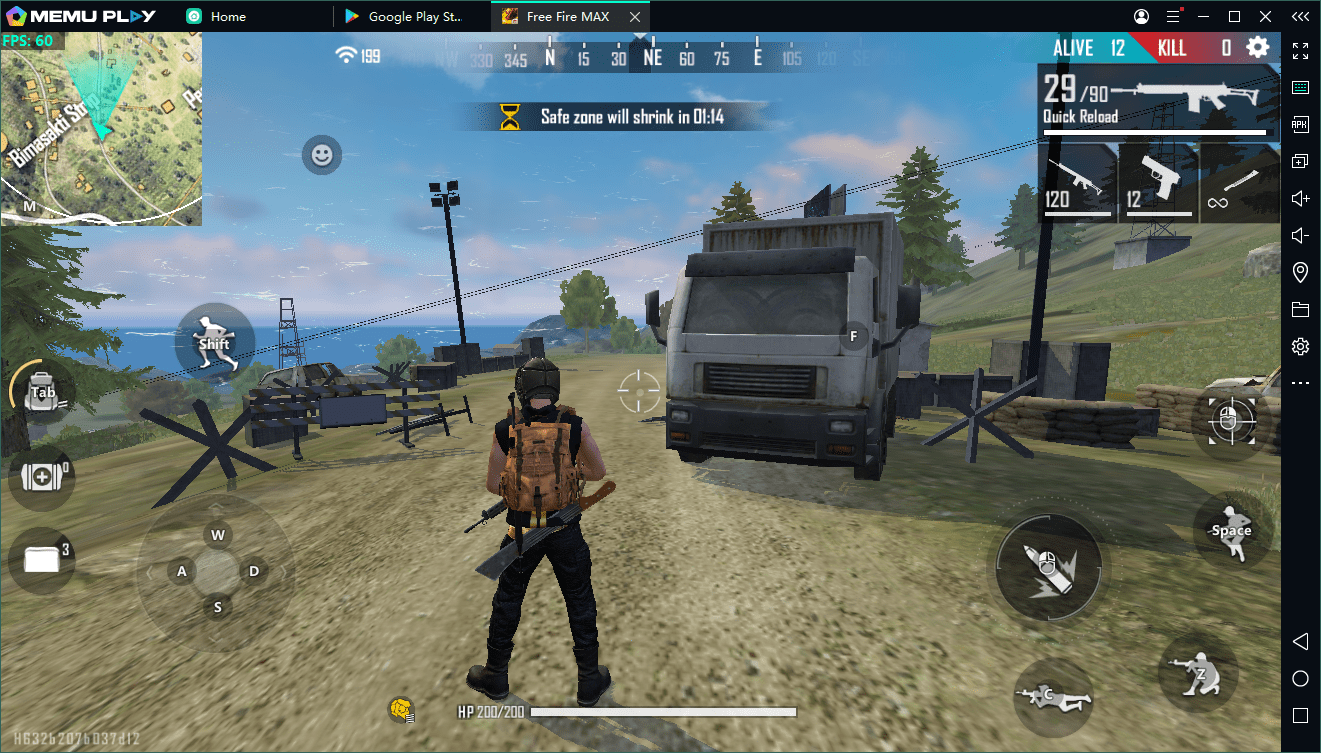
Task: Select the grenade slot showing 3
Action: coord(42,560)
